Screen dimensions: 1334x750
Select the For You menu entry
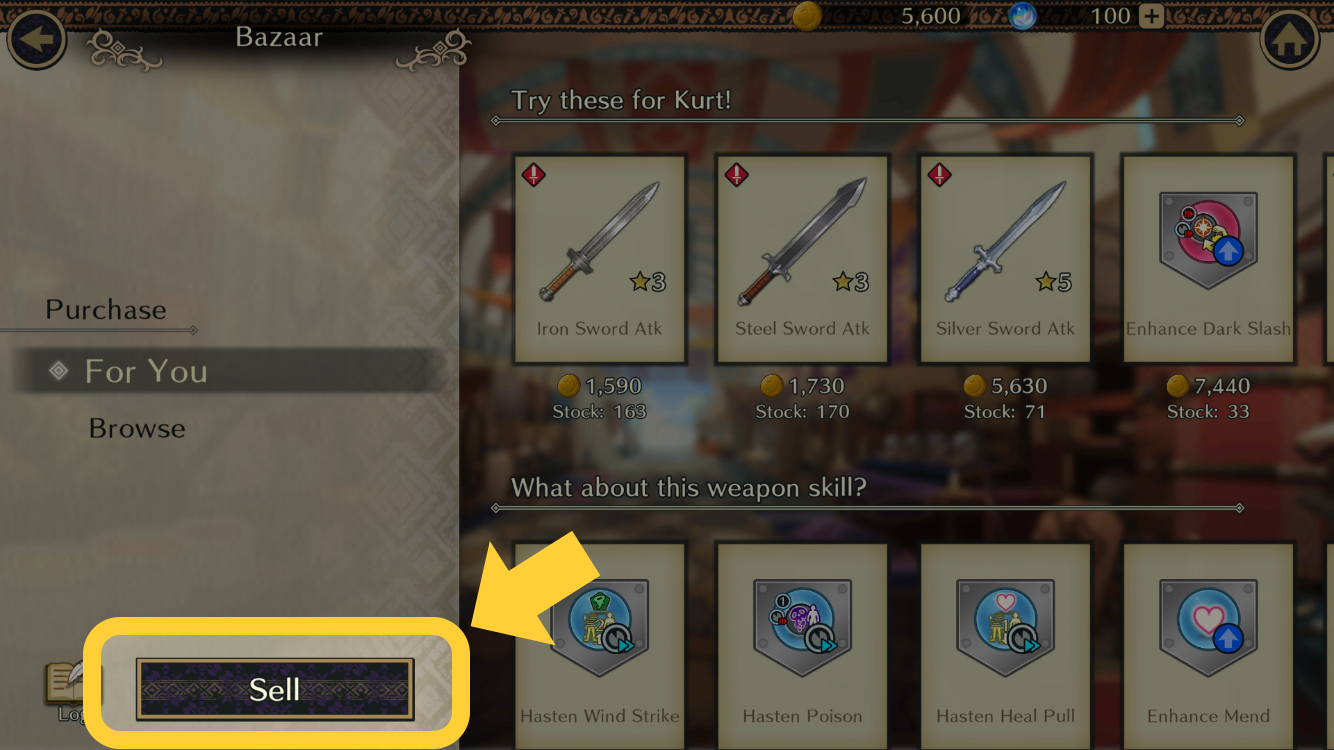tap(146, 371)
